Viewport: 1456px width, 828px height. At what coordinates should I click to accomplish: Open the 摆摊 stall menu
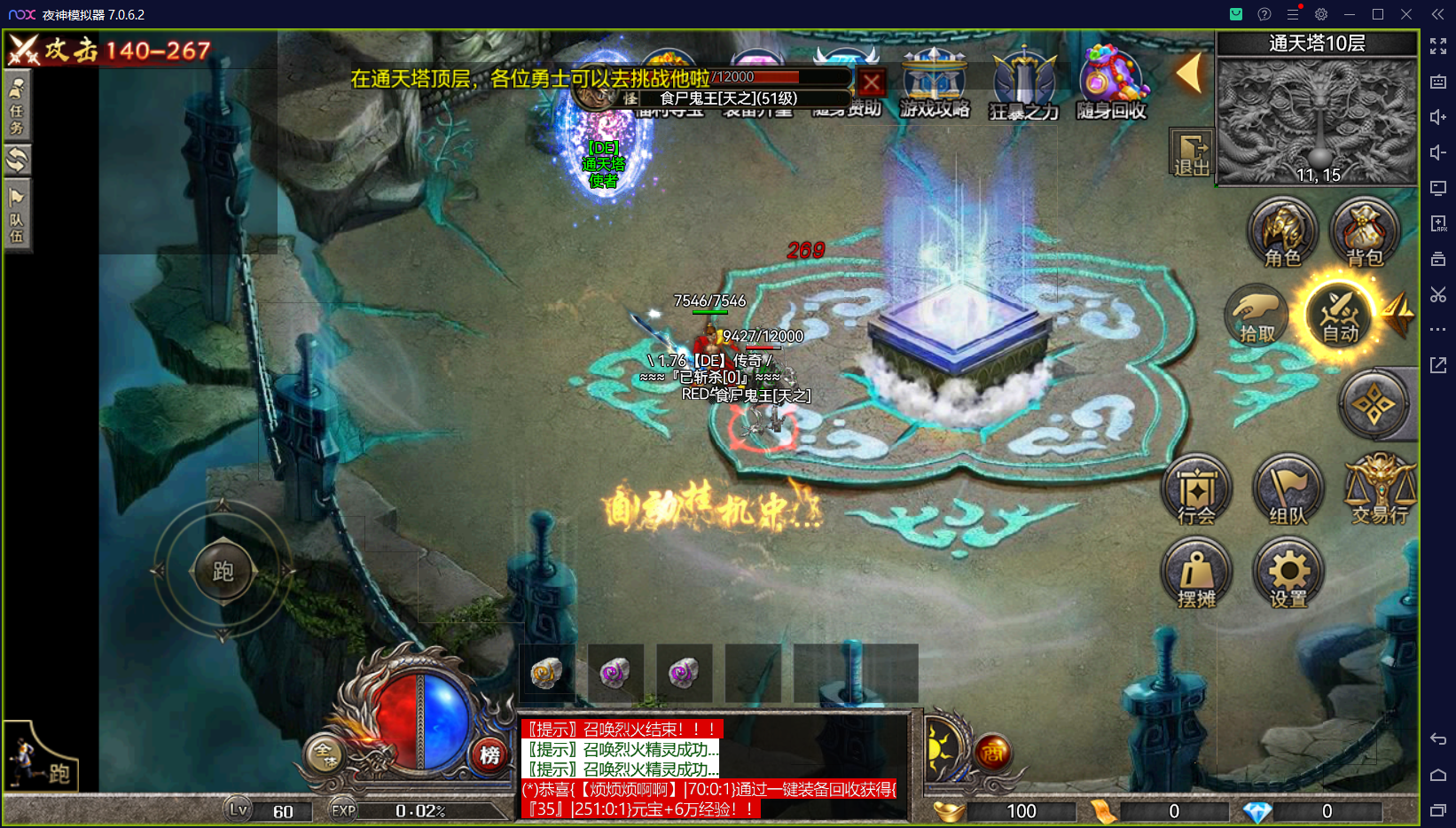[1196, 574]
